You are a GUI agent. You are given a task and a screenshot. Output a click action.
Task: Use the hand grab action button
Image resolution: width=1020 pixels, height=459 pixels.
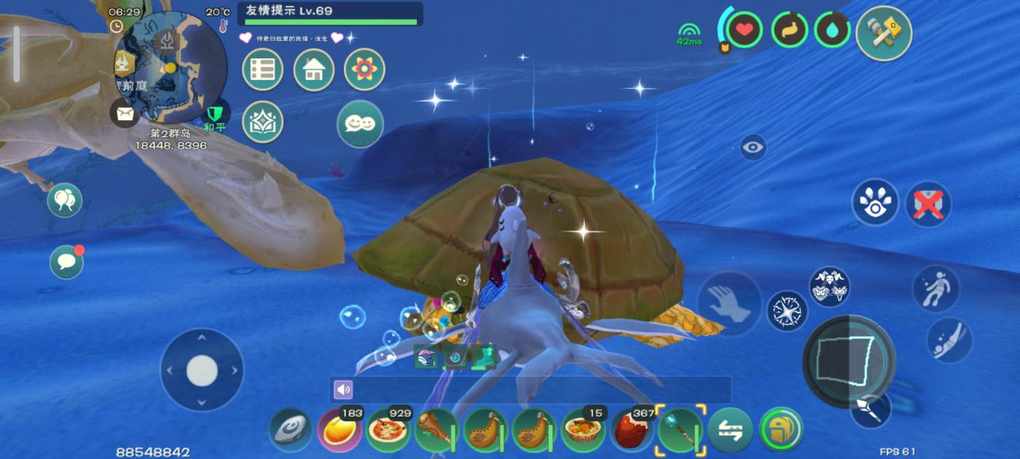tap(729, 303)
